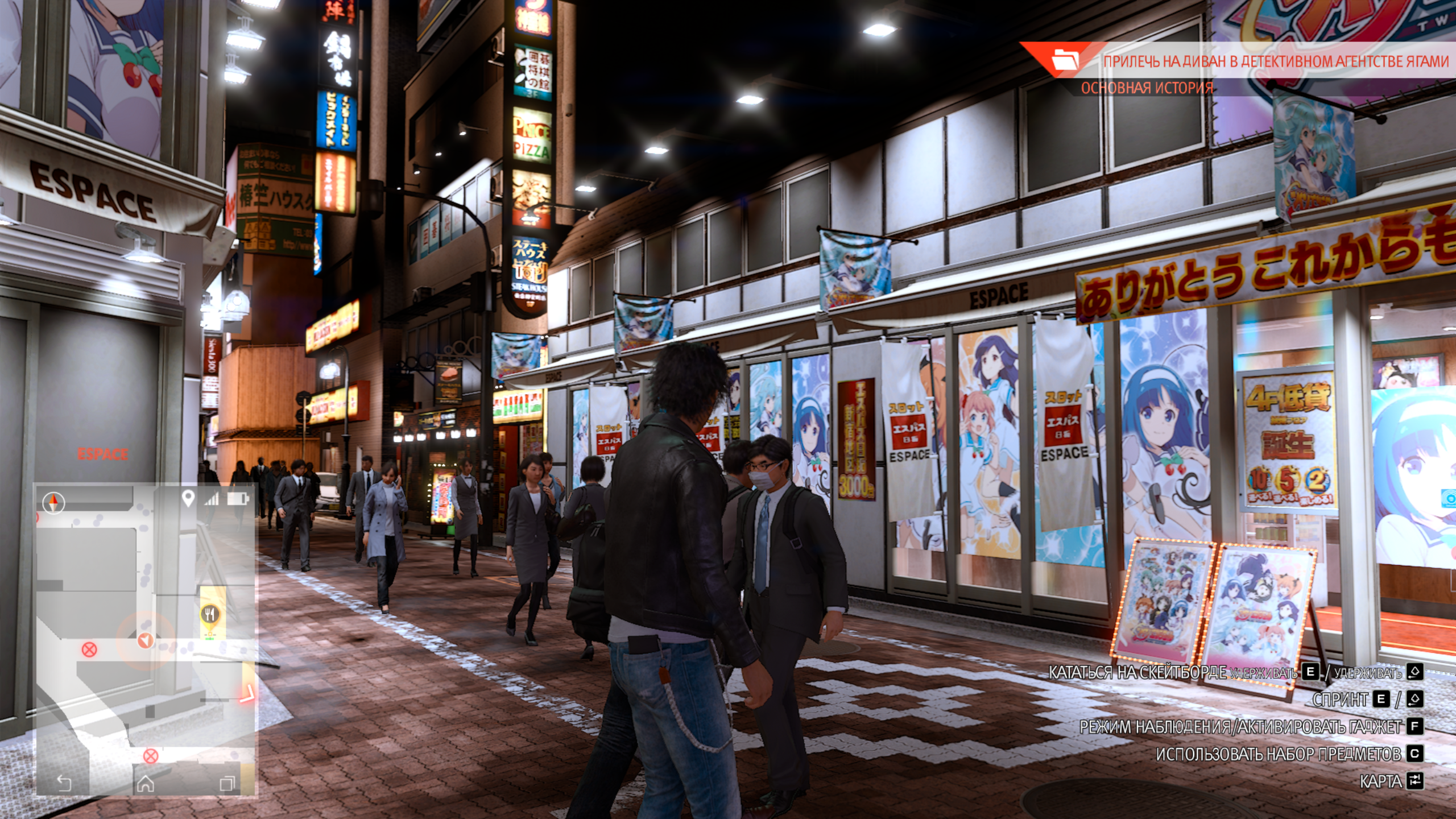Click the compass on the minimap
Screen dimensions: 1456x819
53,502
